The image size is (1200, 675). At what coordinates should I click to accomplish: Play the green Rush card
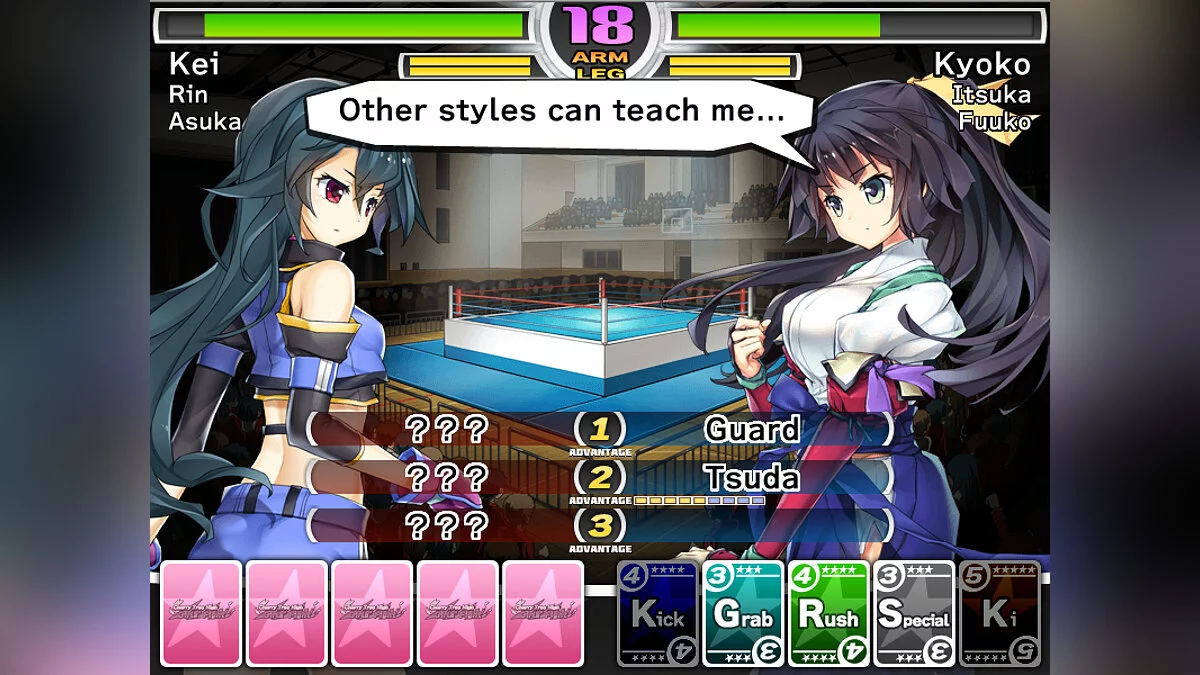click(x=829, y=614)
